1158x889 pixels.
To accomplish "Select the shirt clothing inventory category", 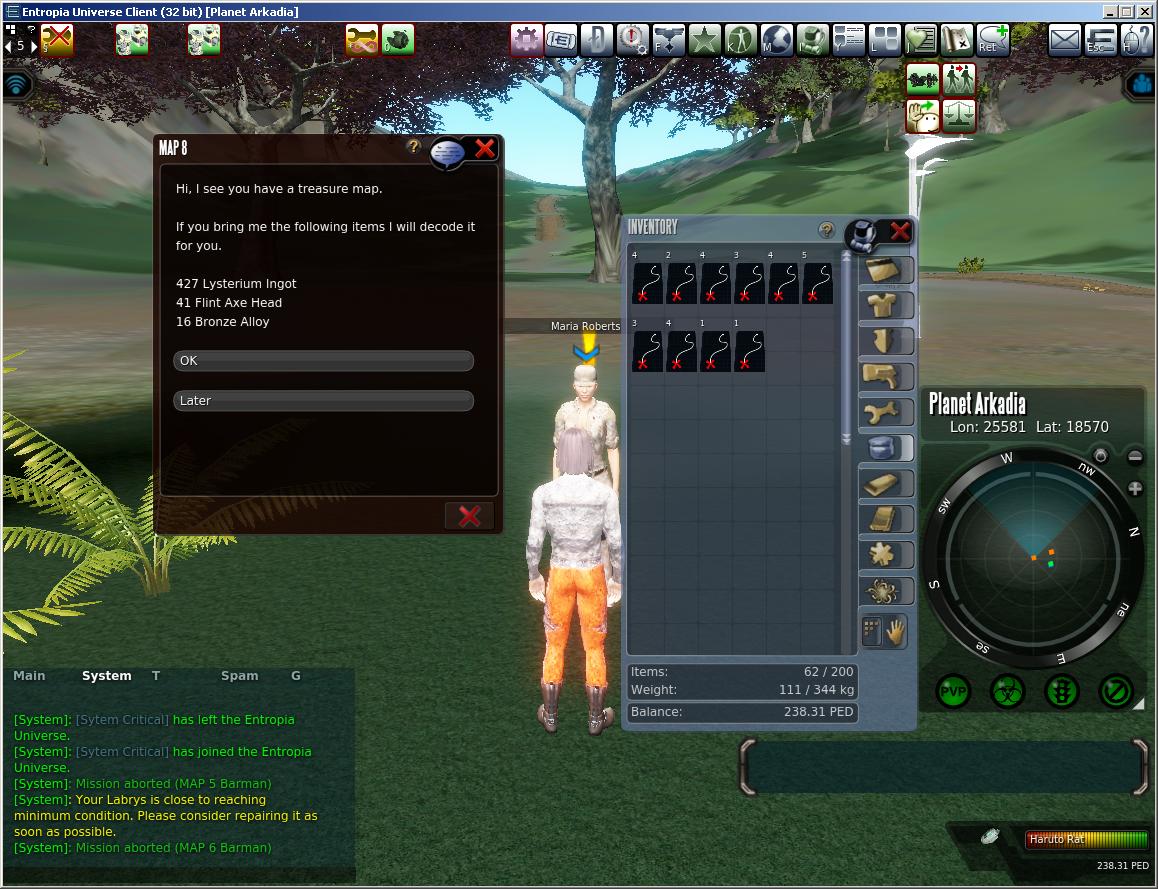I will tap(885, 304).
